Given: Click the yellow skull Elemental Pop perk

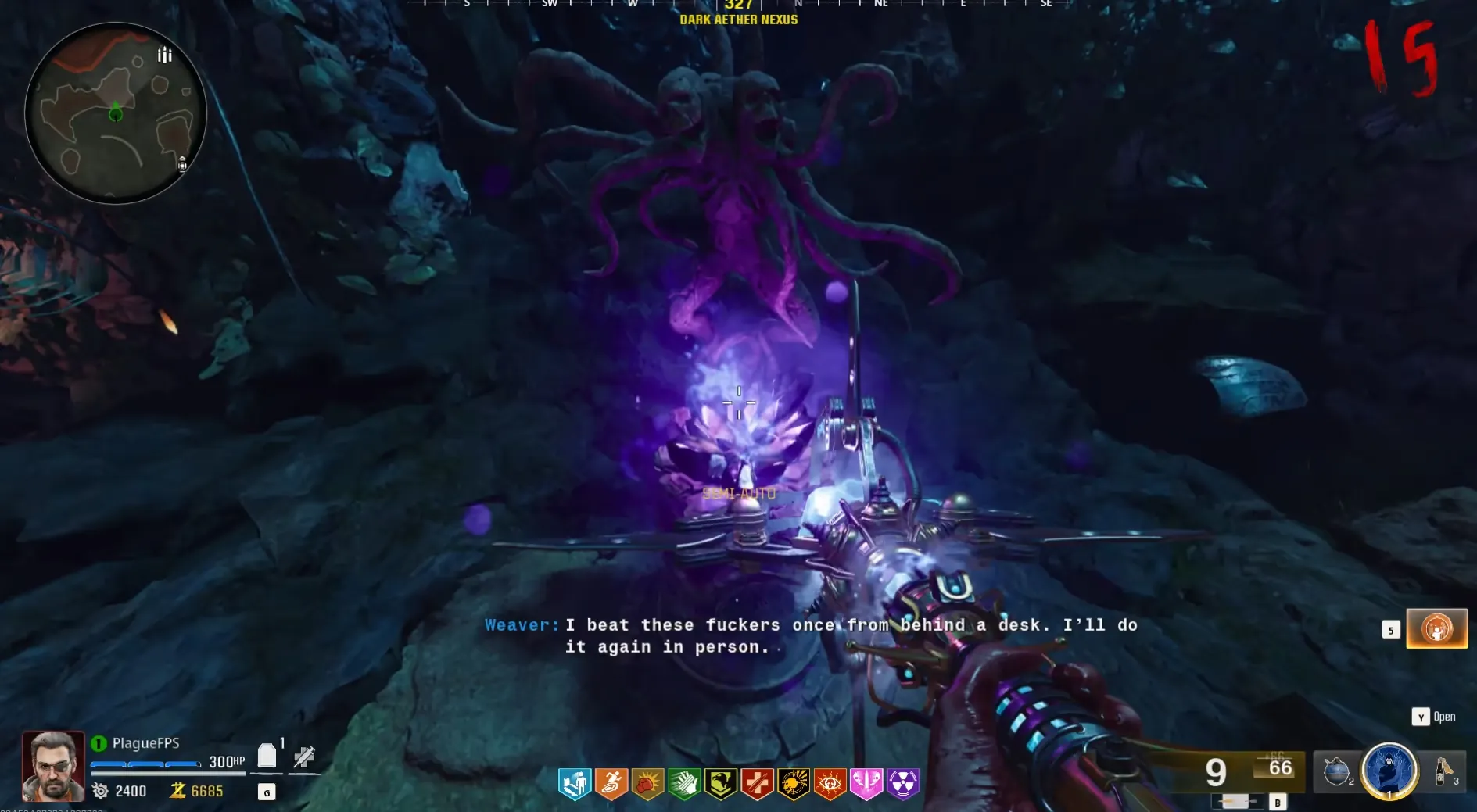Looking at the screenshot, I should (x=794, y=784).
